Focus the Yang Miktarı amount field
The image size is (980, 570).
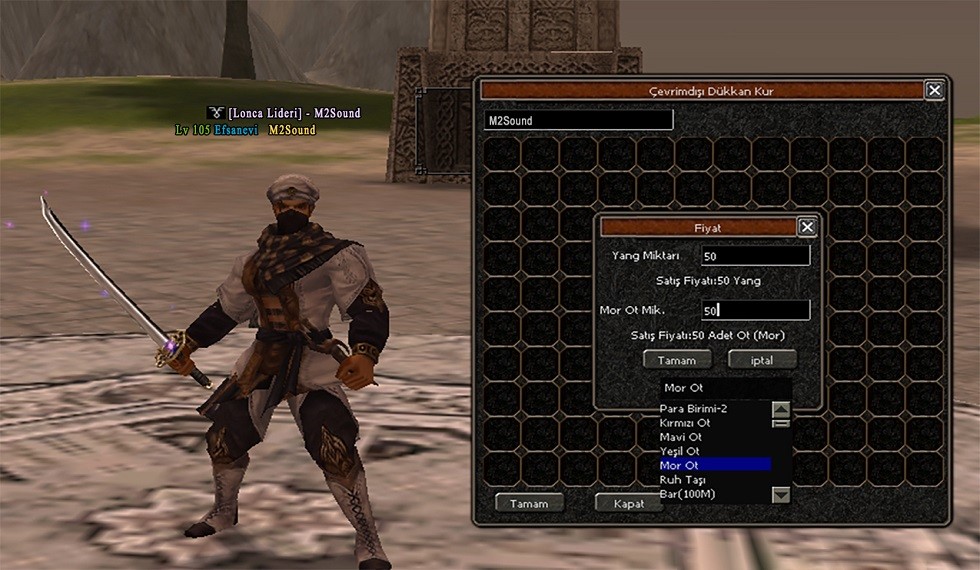click(x=755, y=256)
